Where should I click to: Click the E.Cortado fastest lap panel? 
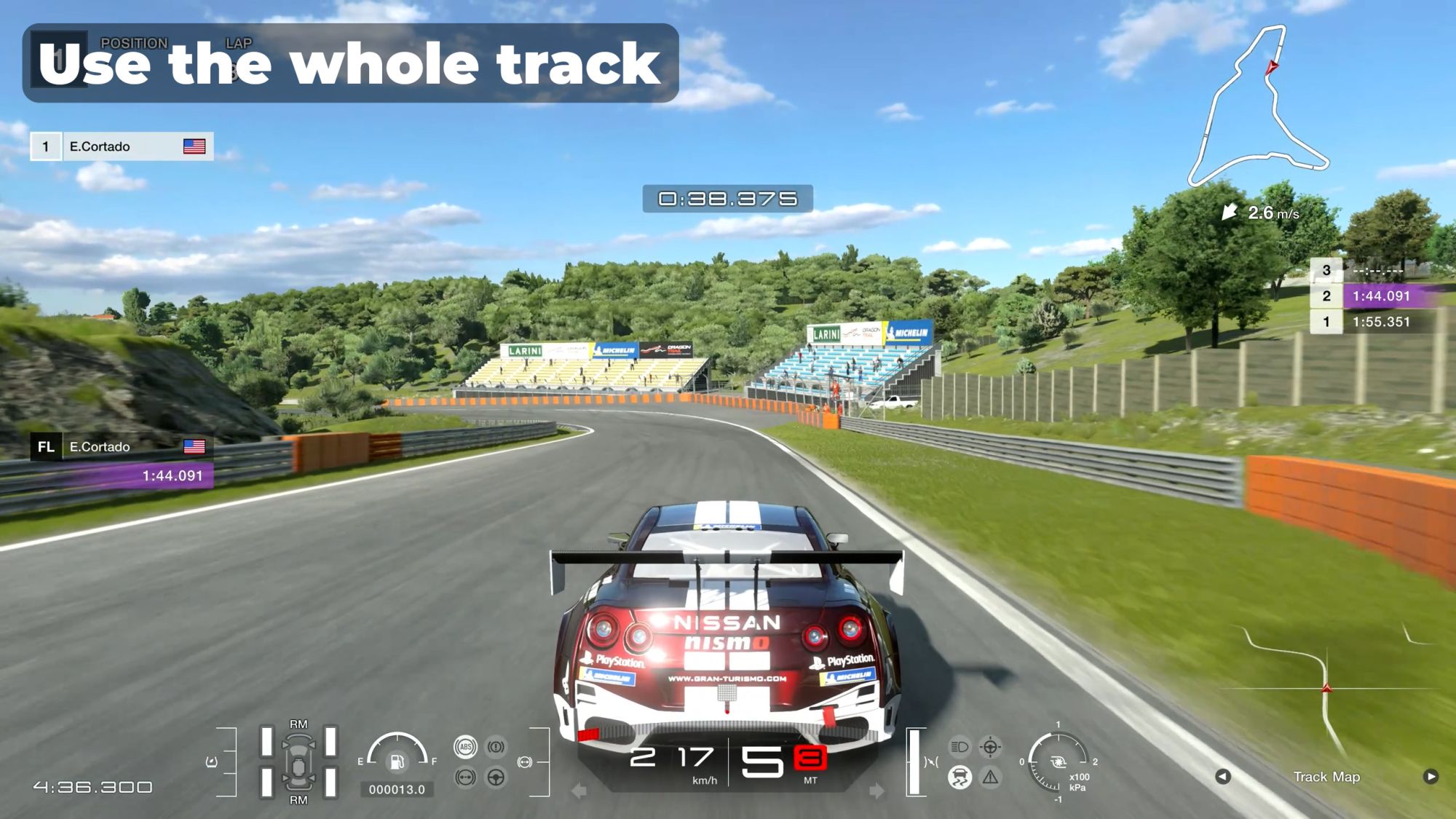click(122, 461)
